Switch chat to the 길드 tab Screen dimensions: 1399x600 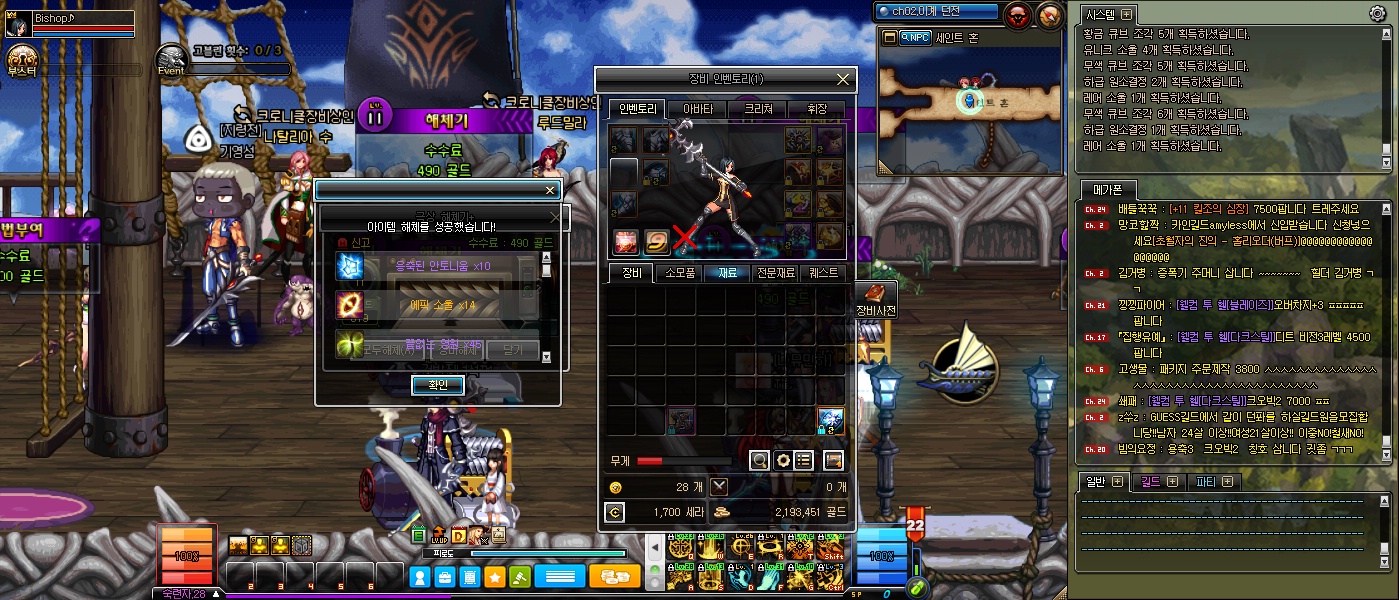[1160, 481]
